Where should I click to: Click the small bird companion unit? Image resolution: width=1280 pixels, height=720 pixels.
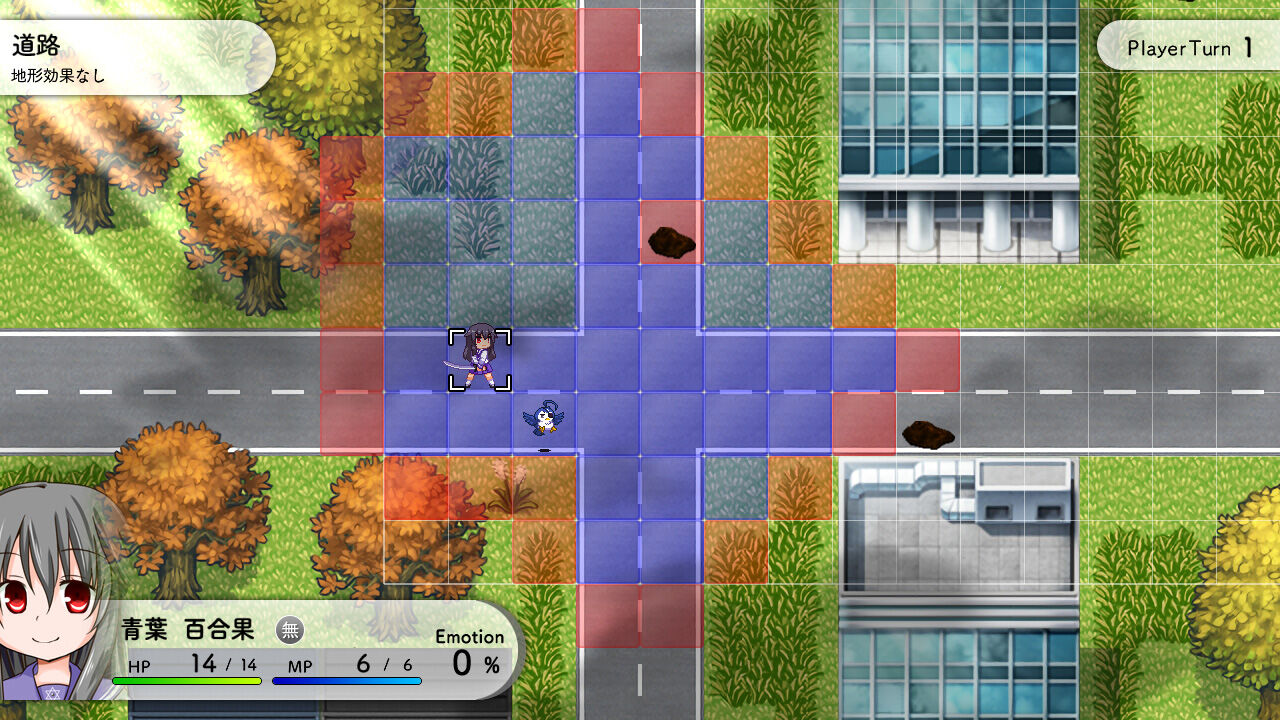(543, 418)
